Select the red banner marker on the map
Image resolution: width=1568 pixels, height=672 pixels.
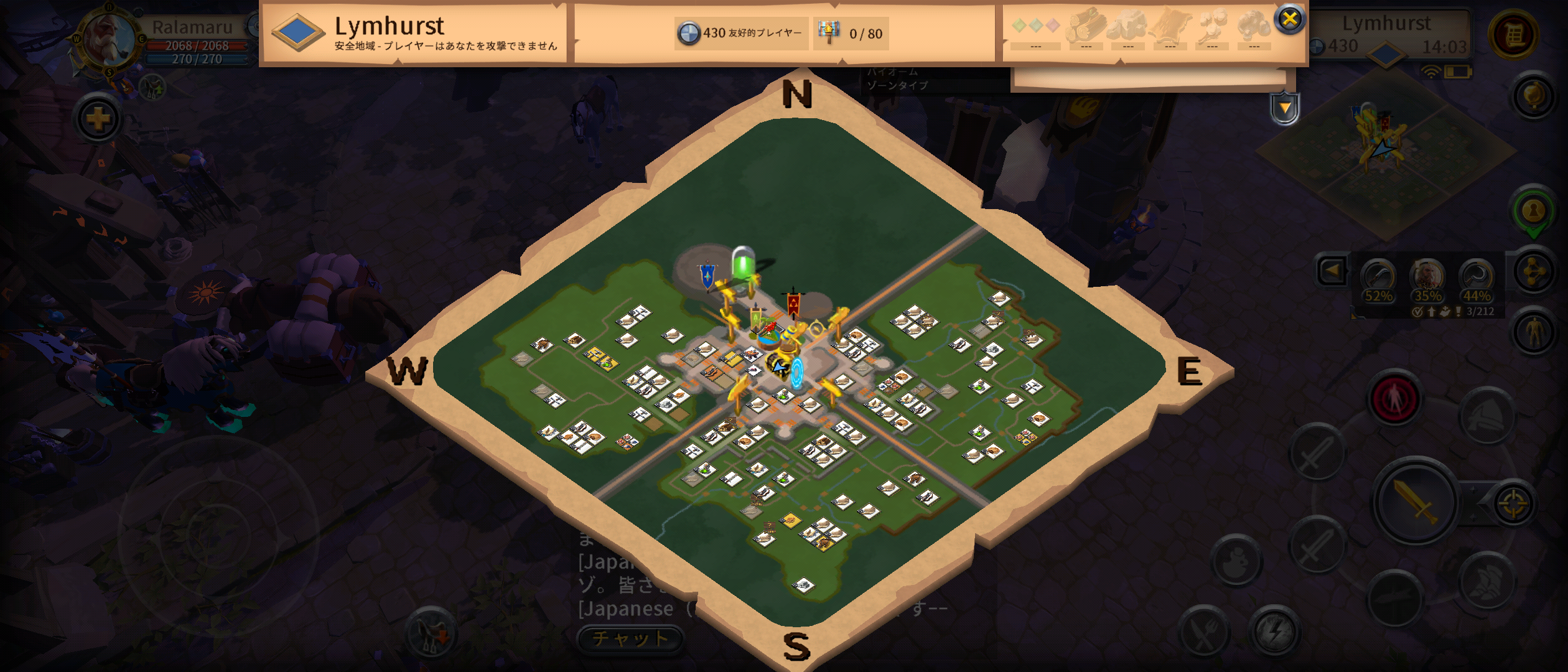793,305
